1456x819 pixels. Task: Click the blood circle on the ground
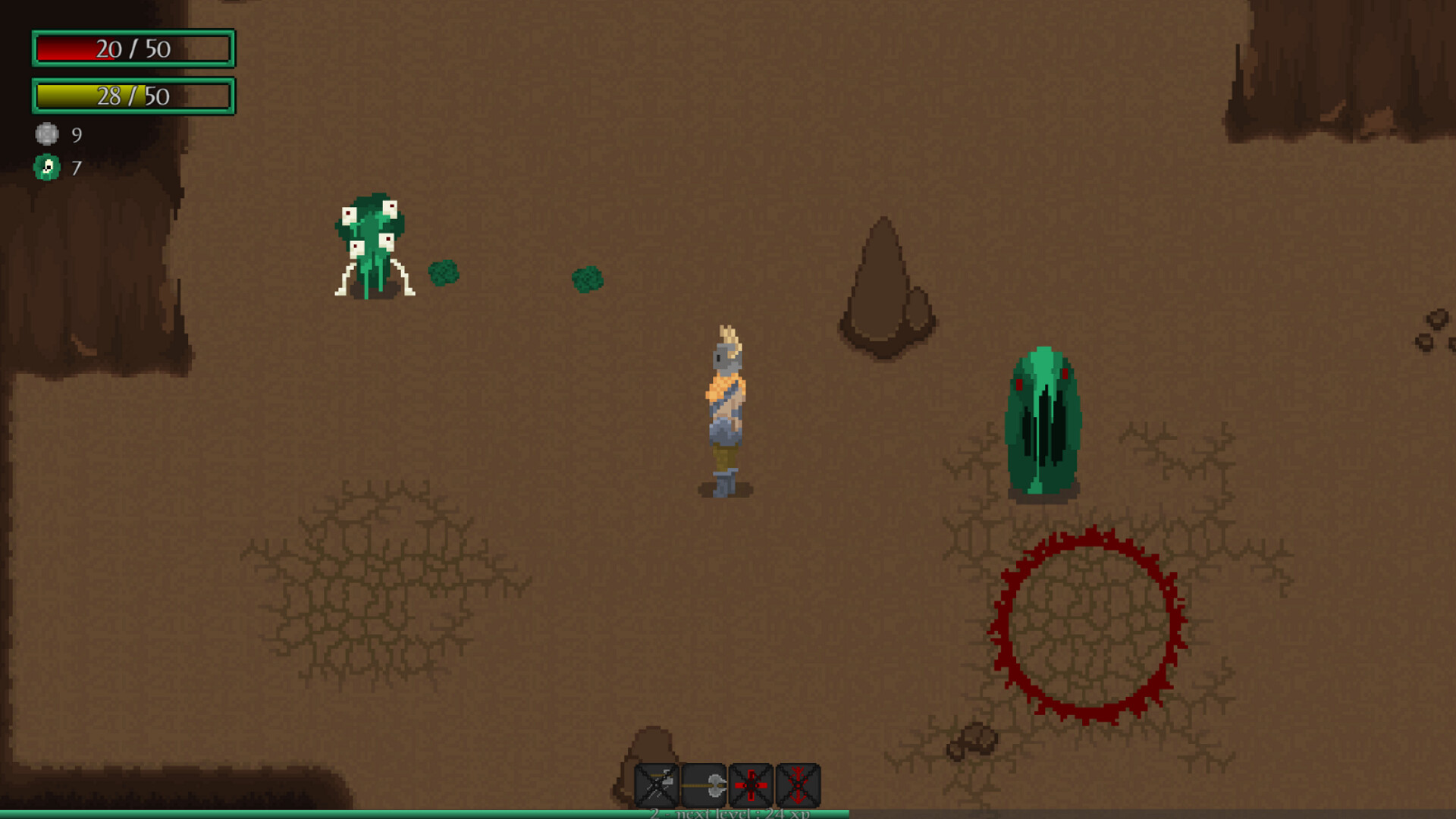point(1088,626)
